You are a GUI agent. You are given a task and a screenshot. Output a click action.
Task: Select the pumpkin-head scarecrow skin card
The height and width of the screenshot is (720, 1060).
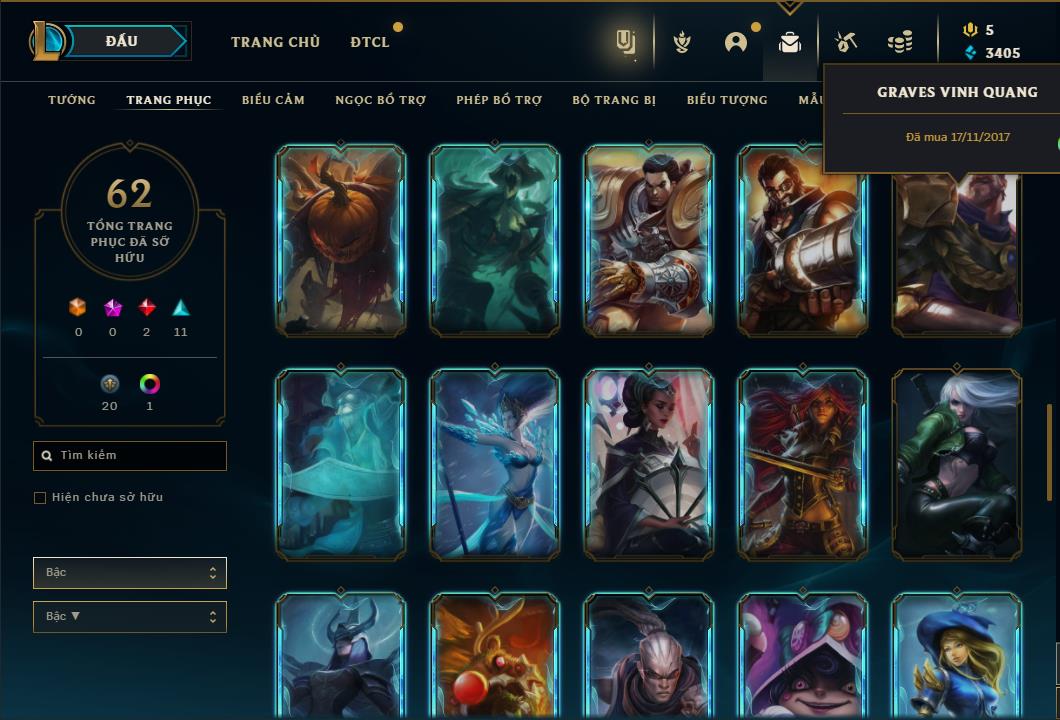[341, 240]
